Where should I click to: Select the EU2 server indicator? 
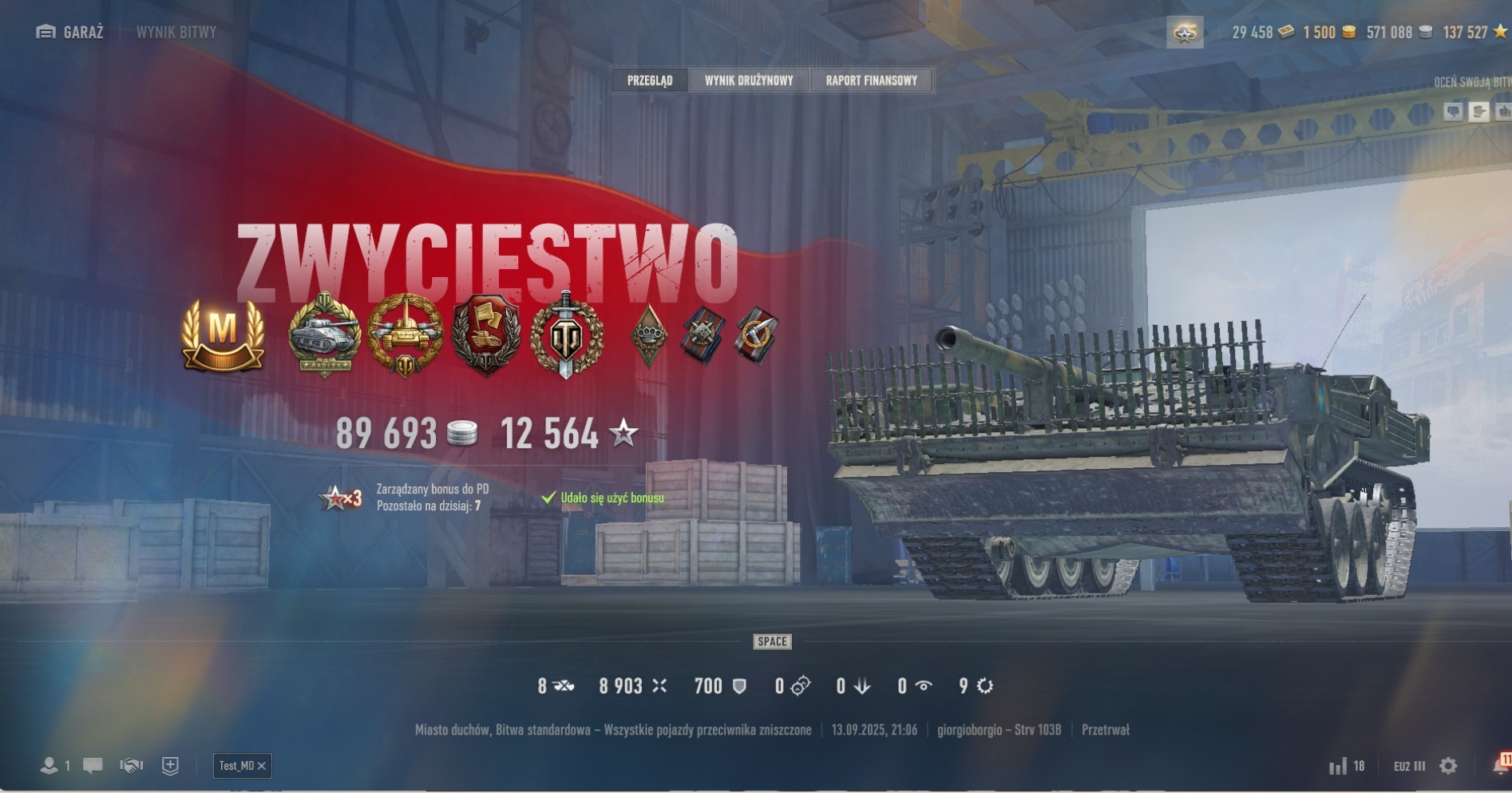pos(1409,766)
